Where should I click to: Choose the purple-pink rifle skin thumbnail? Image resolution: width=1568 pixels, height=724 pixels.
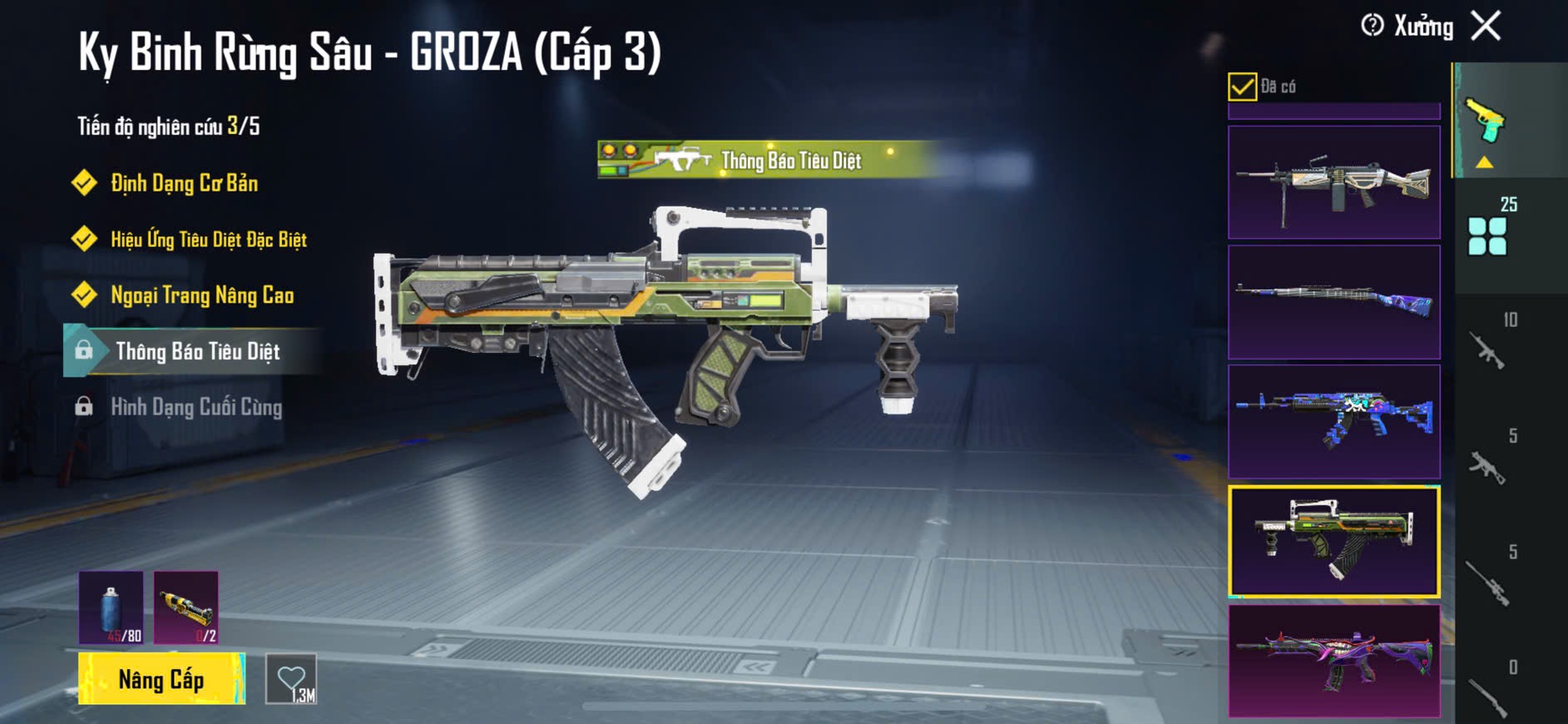click(1333, 661)
